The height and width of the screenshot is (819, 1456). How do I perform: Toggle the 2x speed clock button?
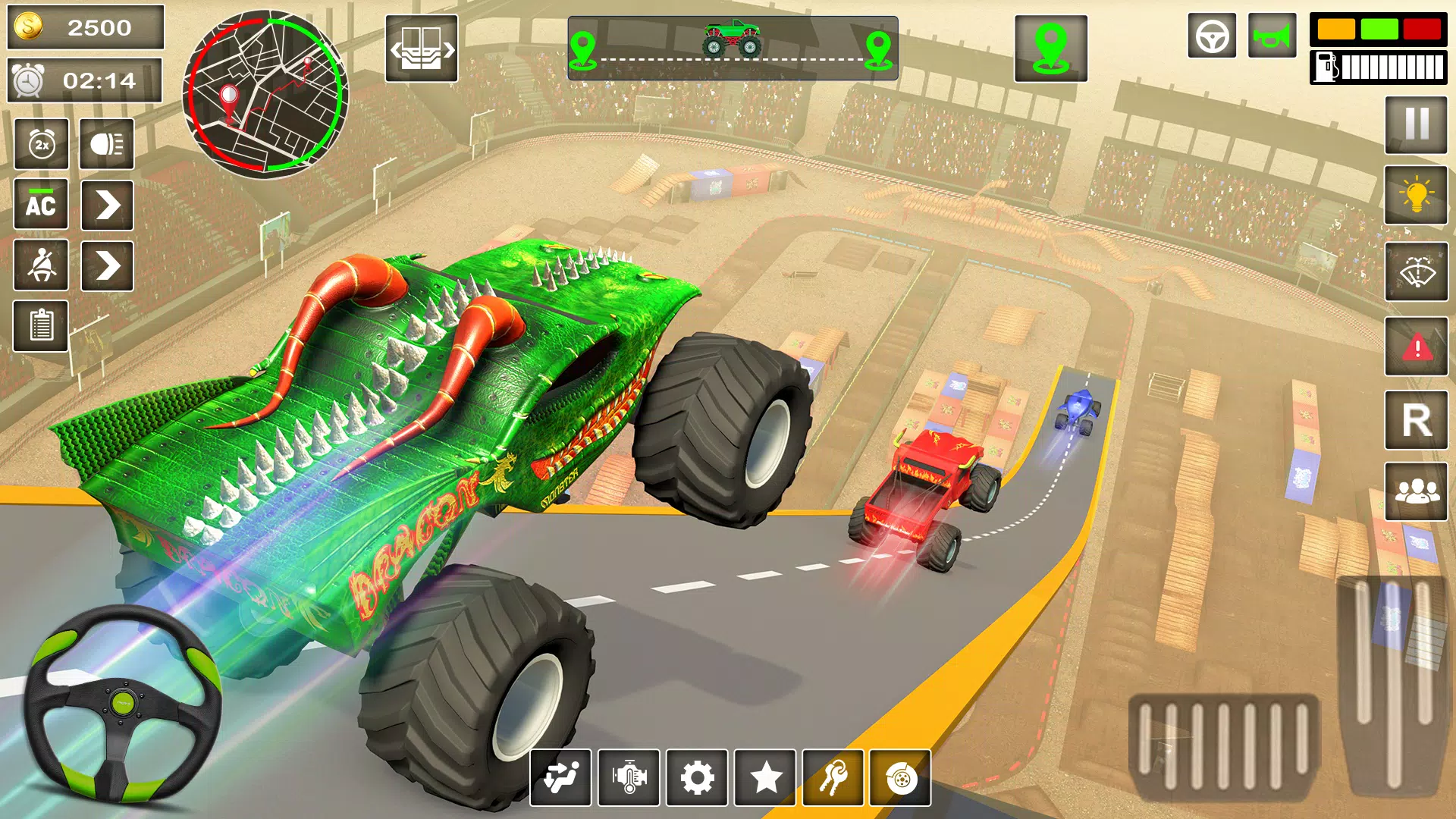point(42,144)
